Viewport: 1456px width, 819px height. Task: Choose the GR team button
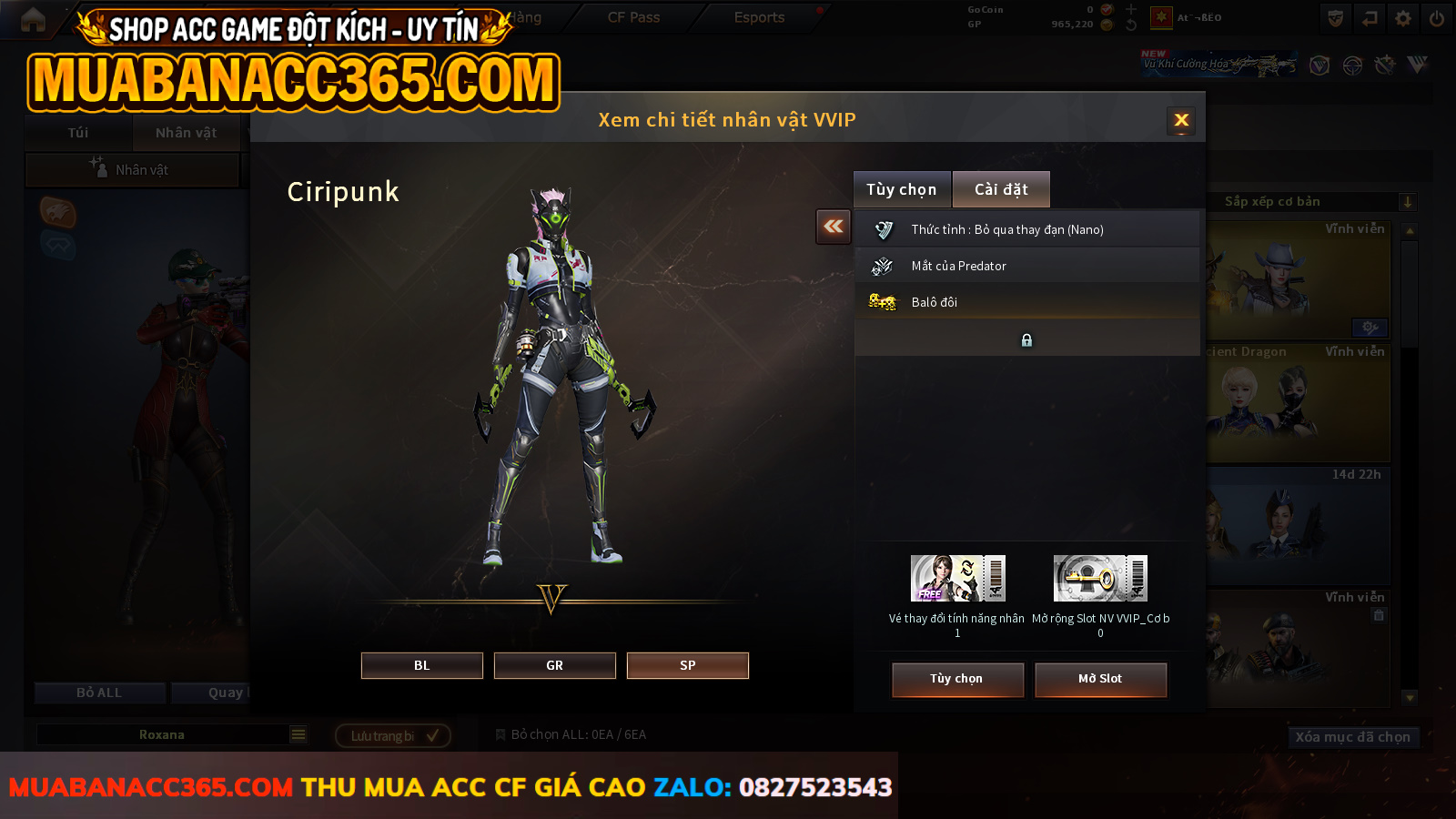pyautogui.click(x=554, y=665)
